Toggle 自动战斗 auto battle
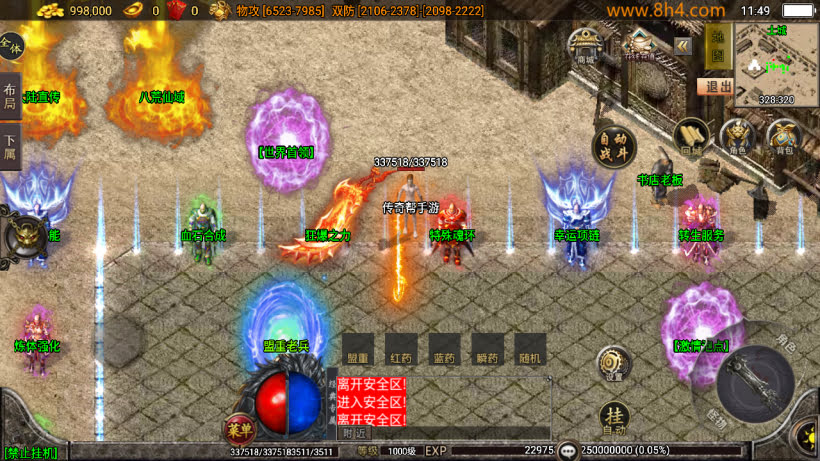This screenshot has width=820, height=461. tap(614, 147)
